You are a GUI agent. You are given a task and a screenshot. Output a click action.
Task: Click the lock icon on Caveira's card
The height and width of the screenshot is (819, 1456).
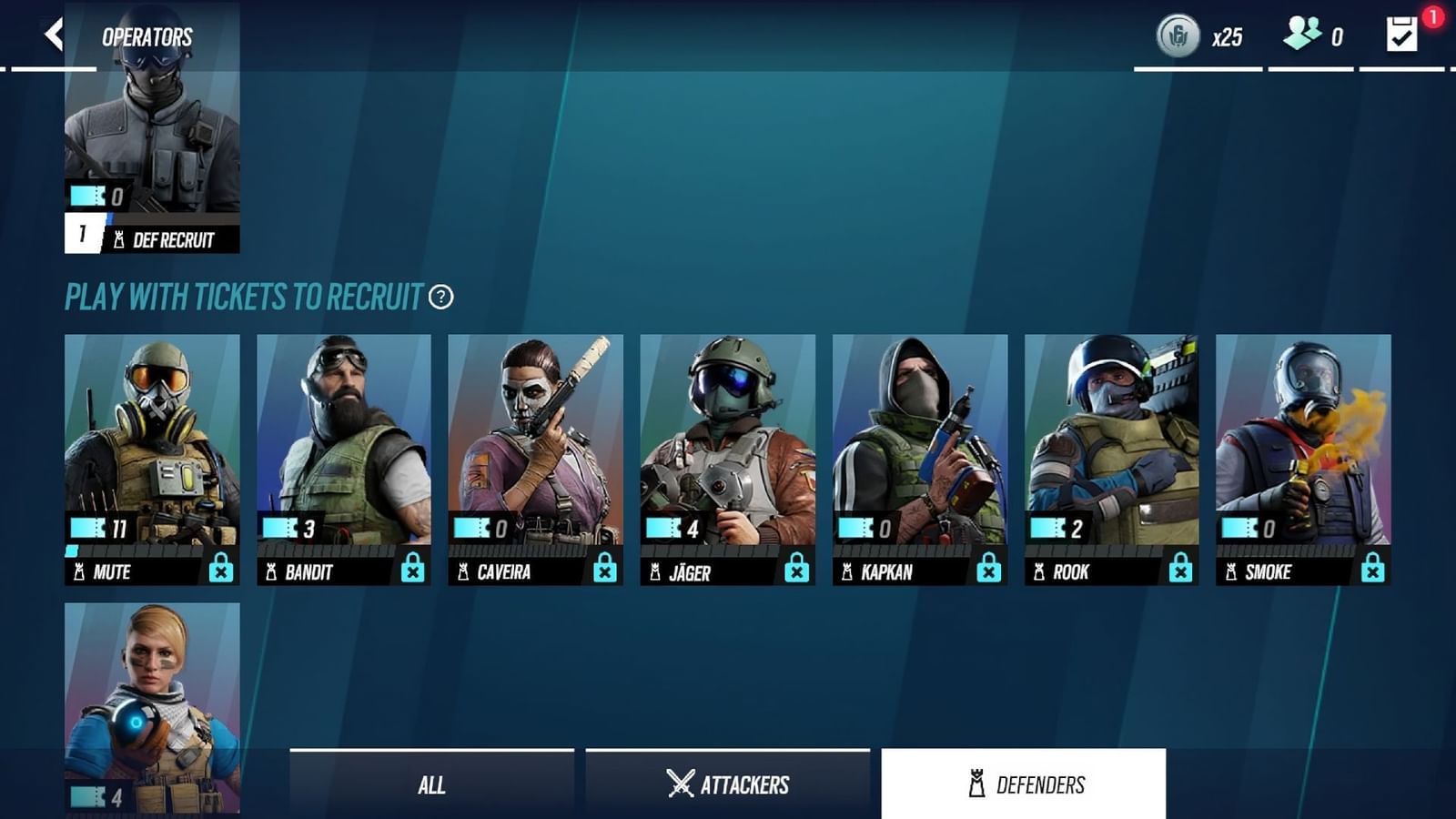point(605,567)
